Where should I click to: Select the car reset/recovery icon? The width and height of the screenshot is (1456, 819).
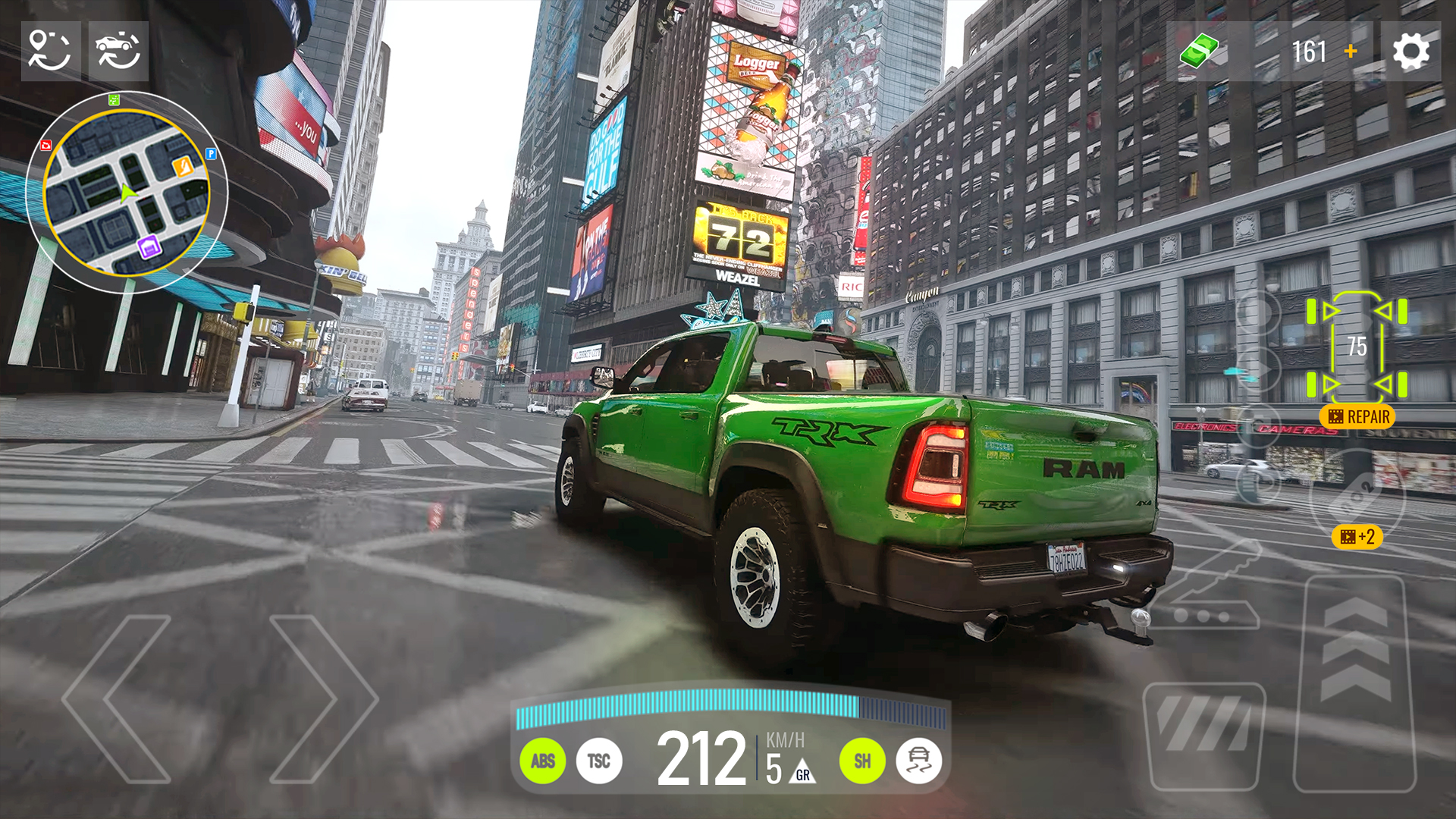(120, 52)
